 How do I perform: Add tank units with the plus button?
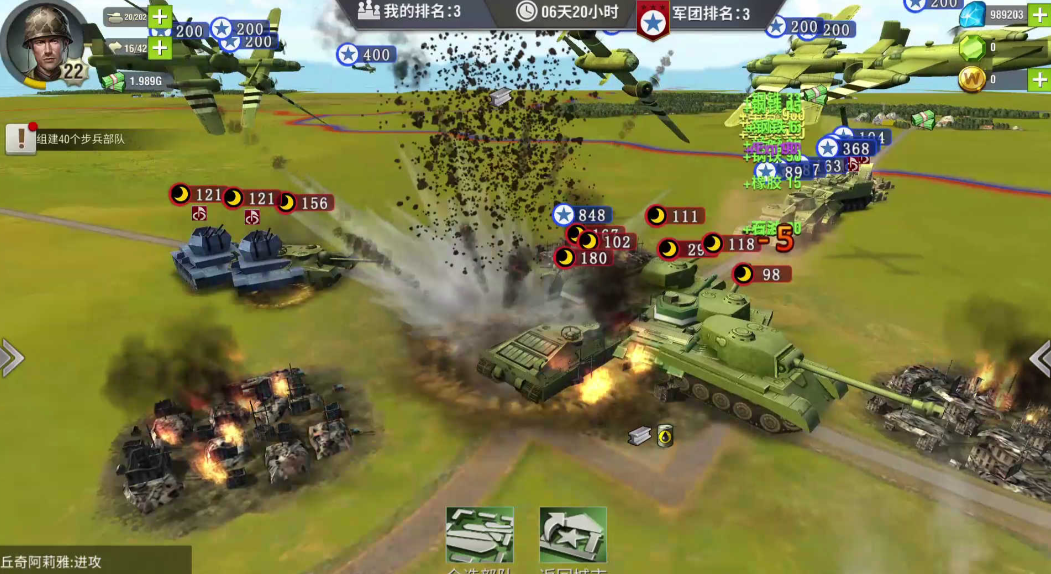(x=160, y=17)
